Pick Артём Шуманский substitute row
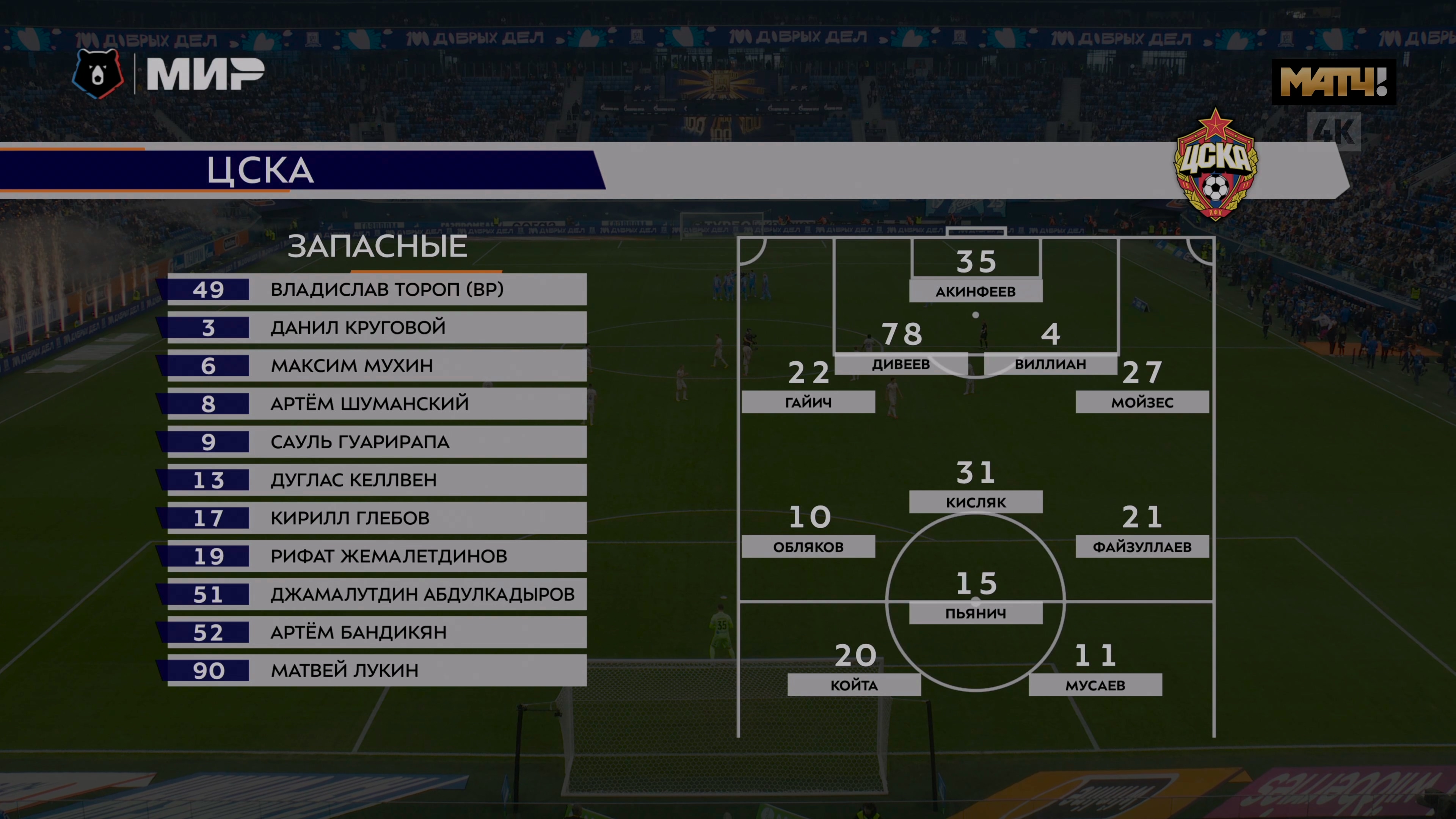The width and height of the screenshot is (1456, 819). [377, 403]
